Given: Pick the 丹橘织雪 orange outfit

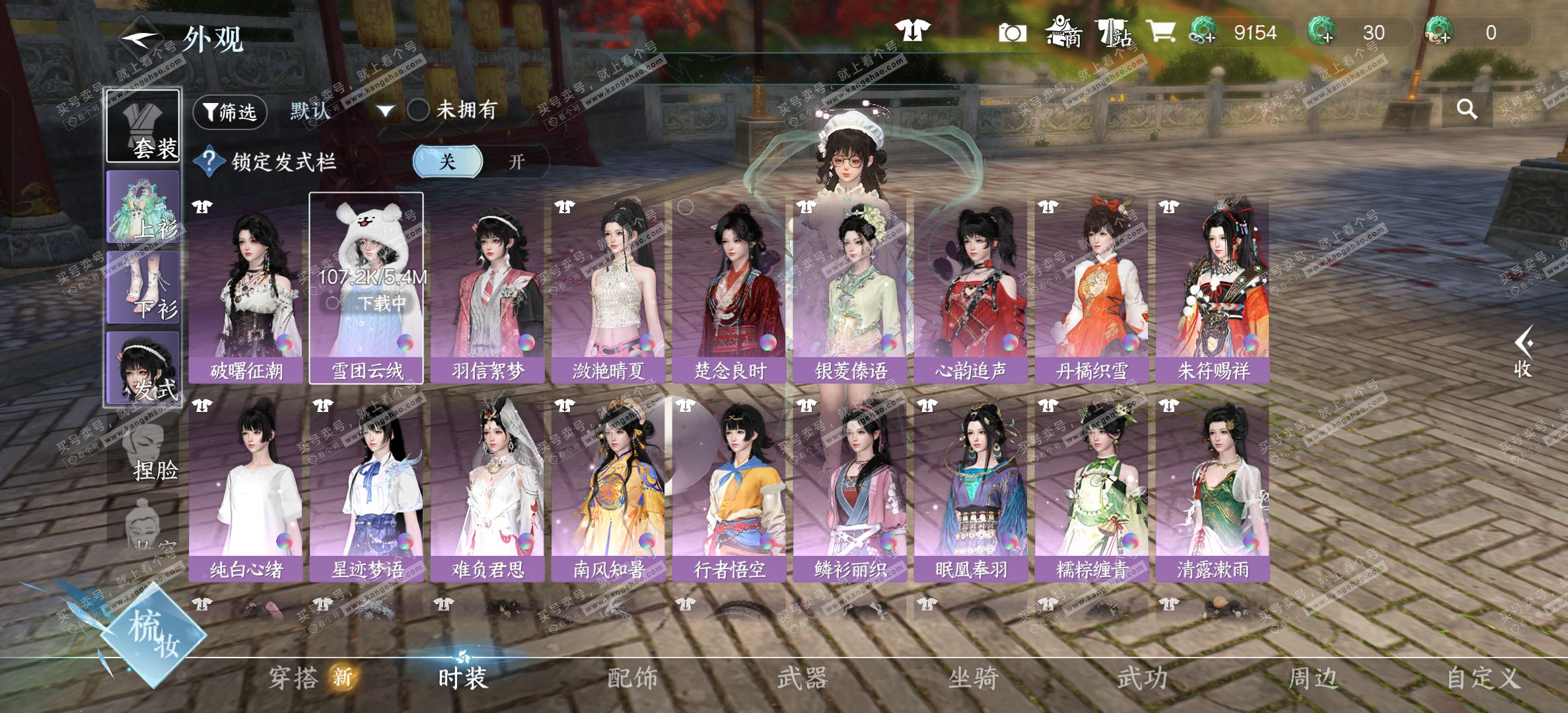Looking at the screenshot, I should coord(1091,289).
